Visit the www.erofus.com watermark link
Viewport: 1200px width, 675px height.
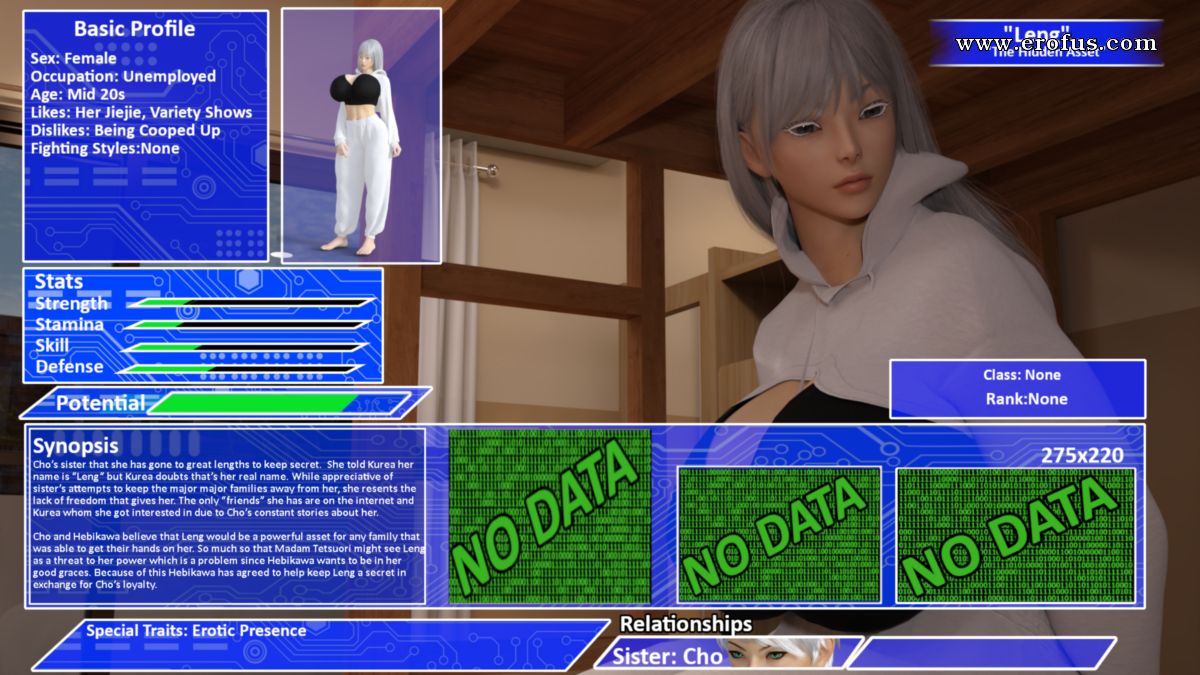[x=1056, y=43]
